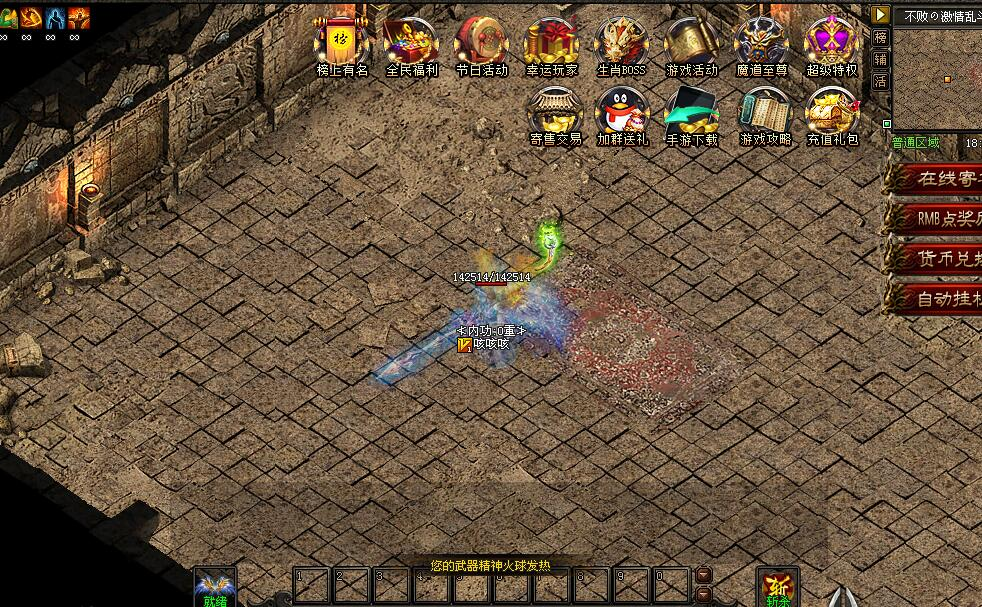The height and width of the screenshot is (607, 982).
Task: Open the 榜上有名 ranking icon
Action: pyautogui.click(x=342, y=44)
